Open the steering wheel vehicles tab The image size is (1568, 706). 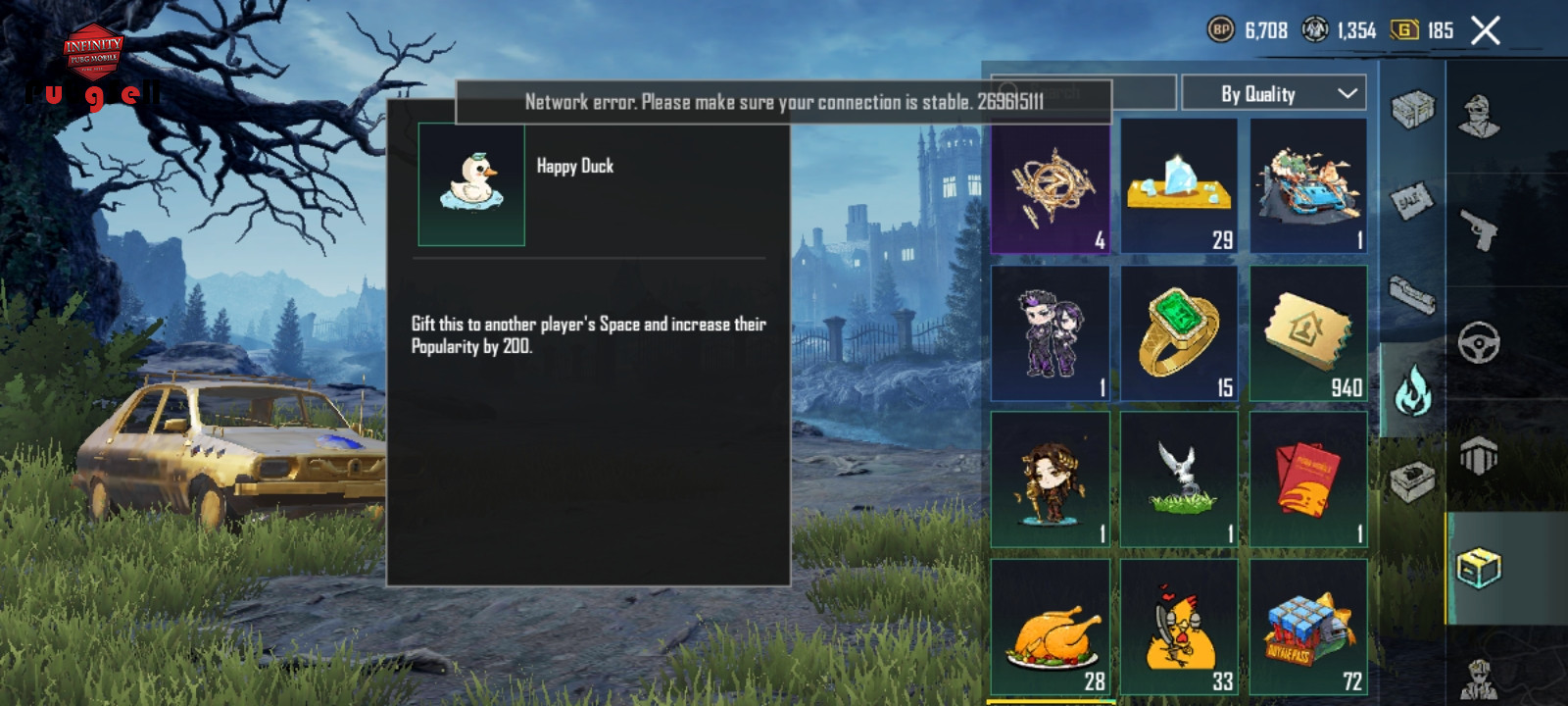1479,343
